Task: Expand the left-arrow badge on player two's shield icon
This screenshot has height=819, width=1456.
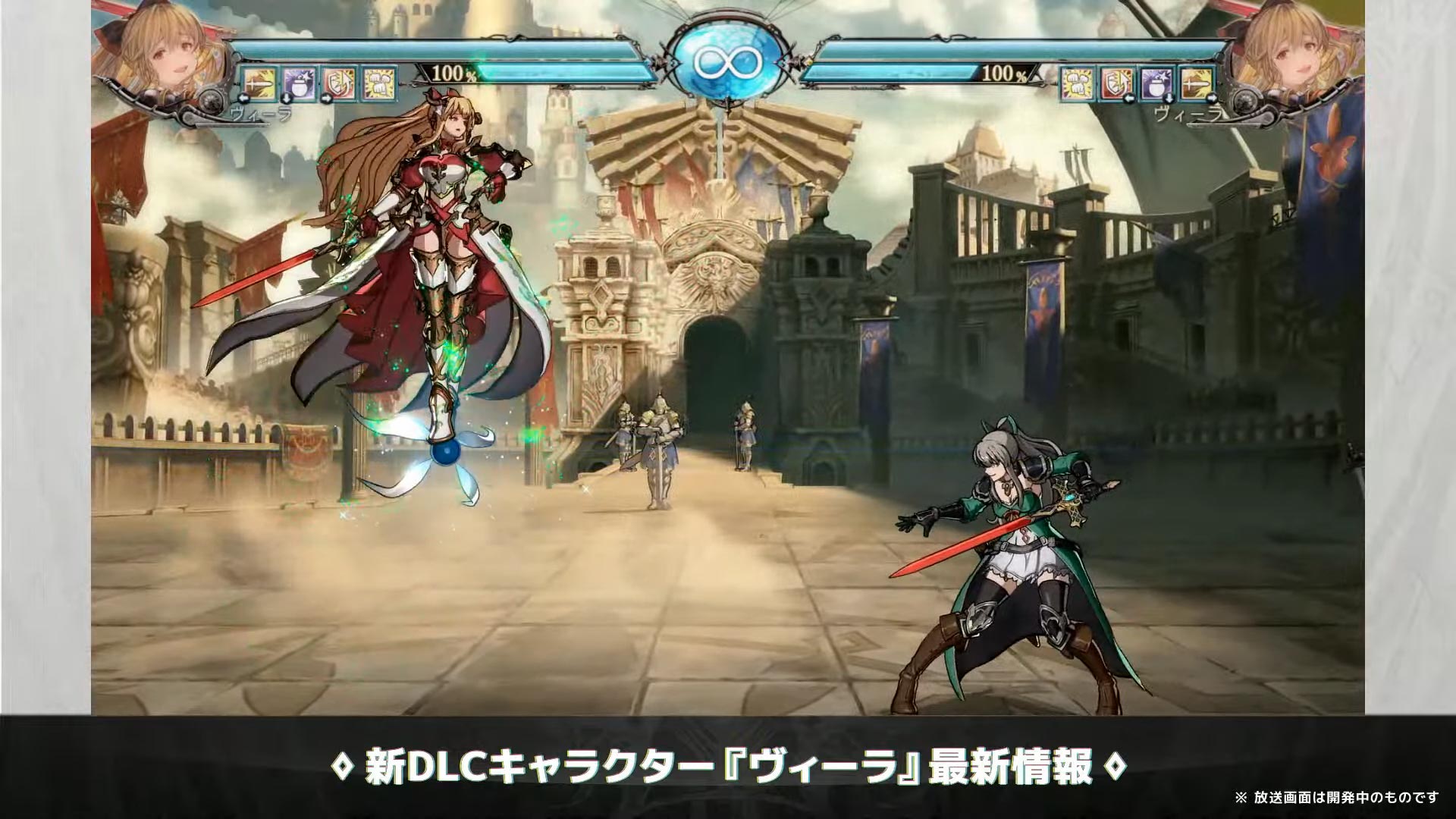Action: (x=1130, y=100)
